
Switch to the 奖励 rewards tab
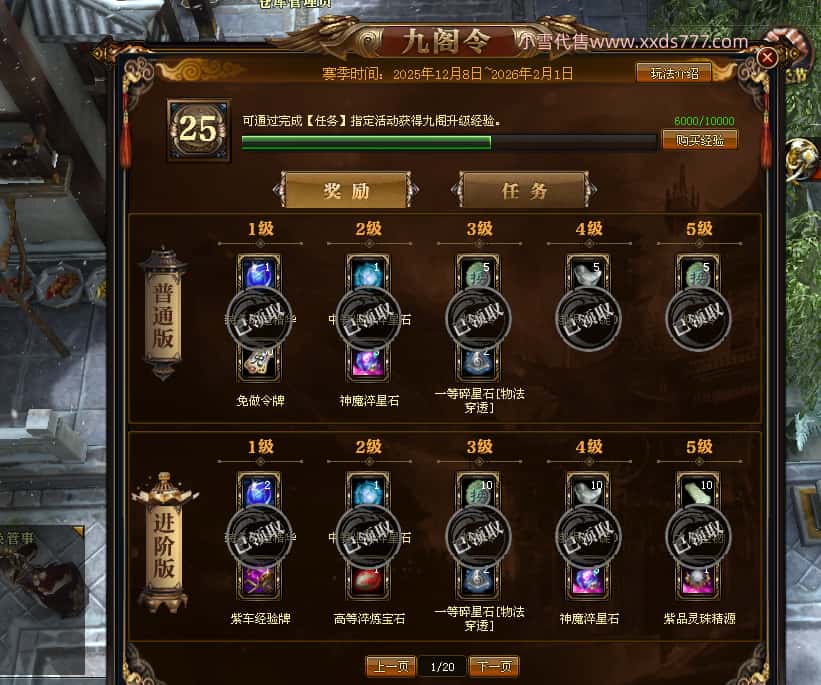coord(347,190)
